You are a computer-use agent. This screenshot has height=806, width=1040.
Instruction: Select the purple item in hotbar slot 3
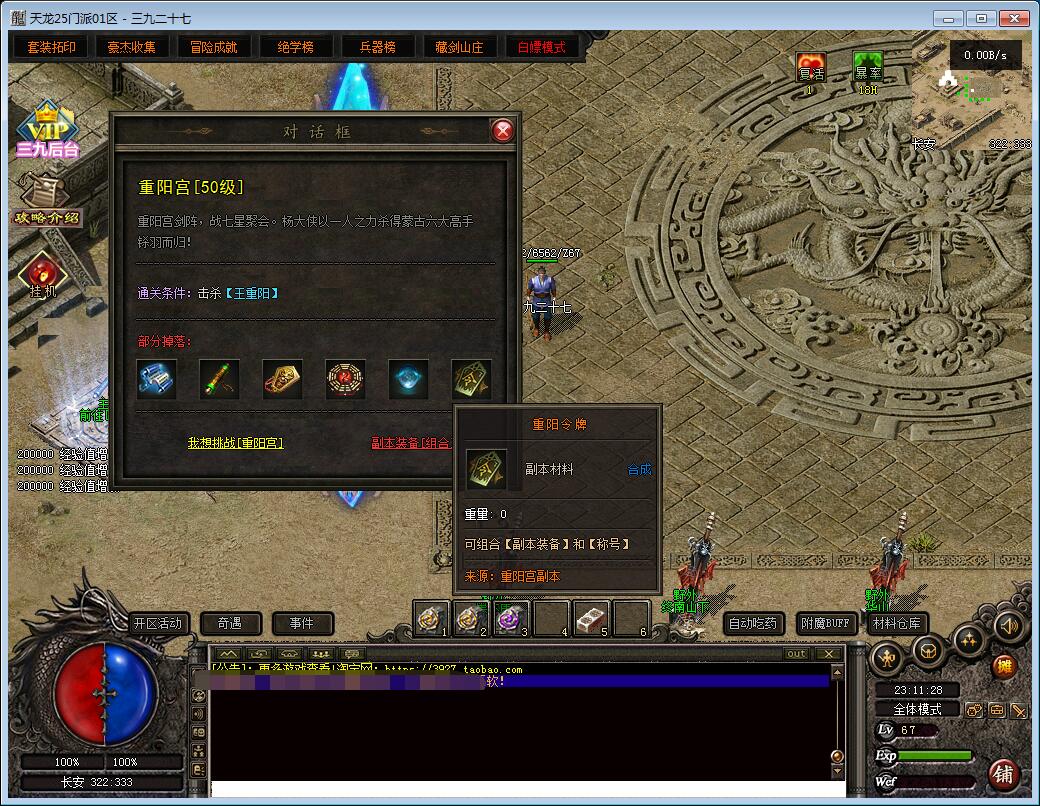[512, 619]
